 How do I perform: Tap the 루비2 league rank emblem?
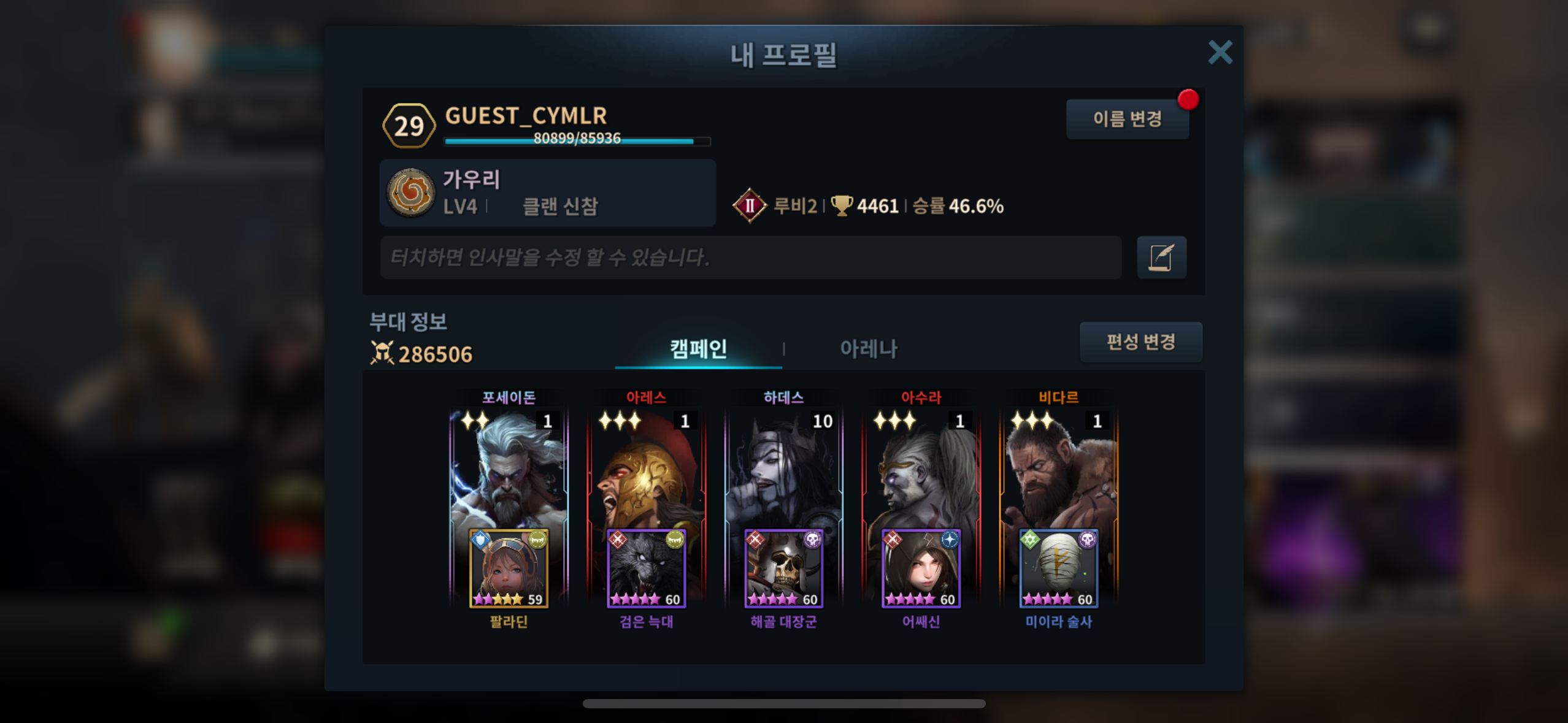tap(749, 206)
